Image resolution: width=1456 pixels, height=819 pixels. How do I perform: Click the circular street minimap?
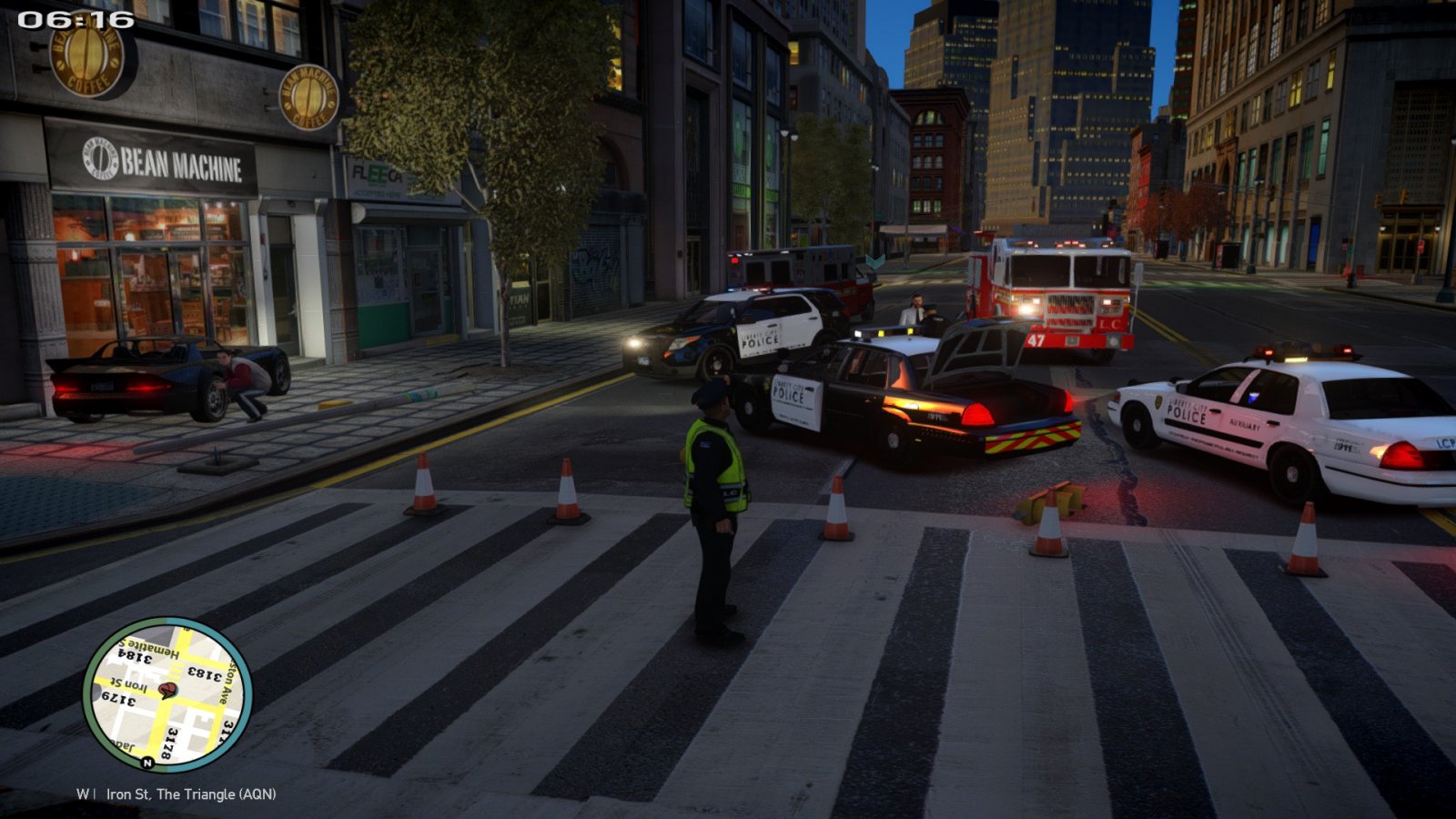click(167, 694)
